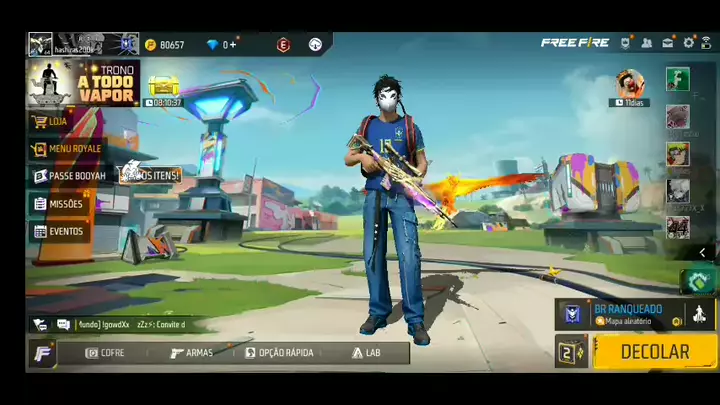Open the mail envelope icon
Viewport: 720px width, 405px height.
pyautogui.click(x=667, y=43)
